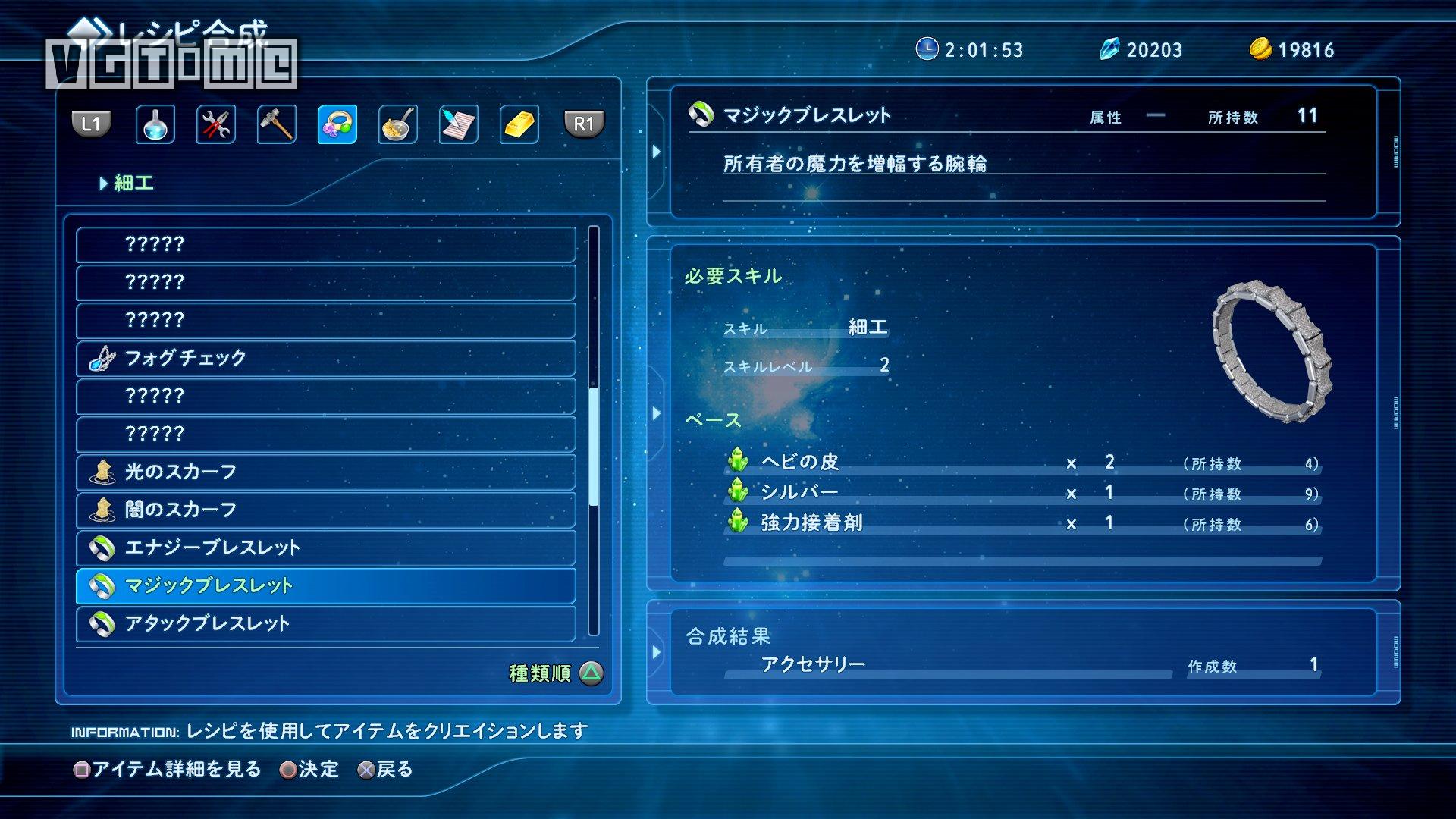This screenshot has height=819, width=1456.
Task: Click the clock icon beside play time
Action: click(926, 49)
